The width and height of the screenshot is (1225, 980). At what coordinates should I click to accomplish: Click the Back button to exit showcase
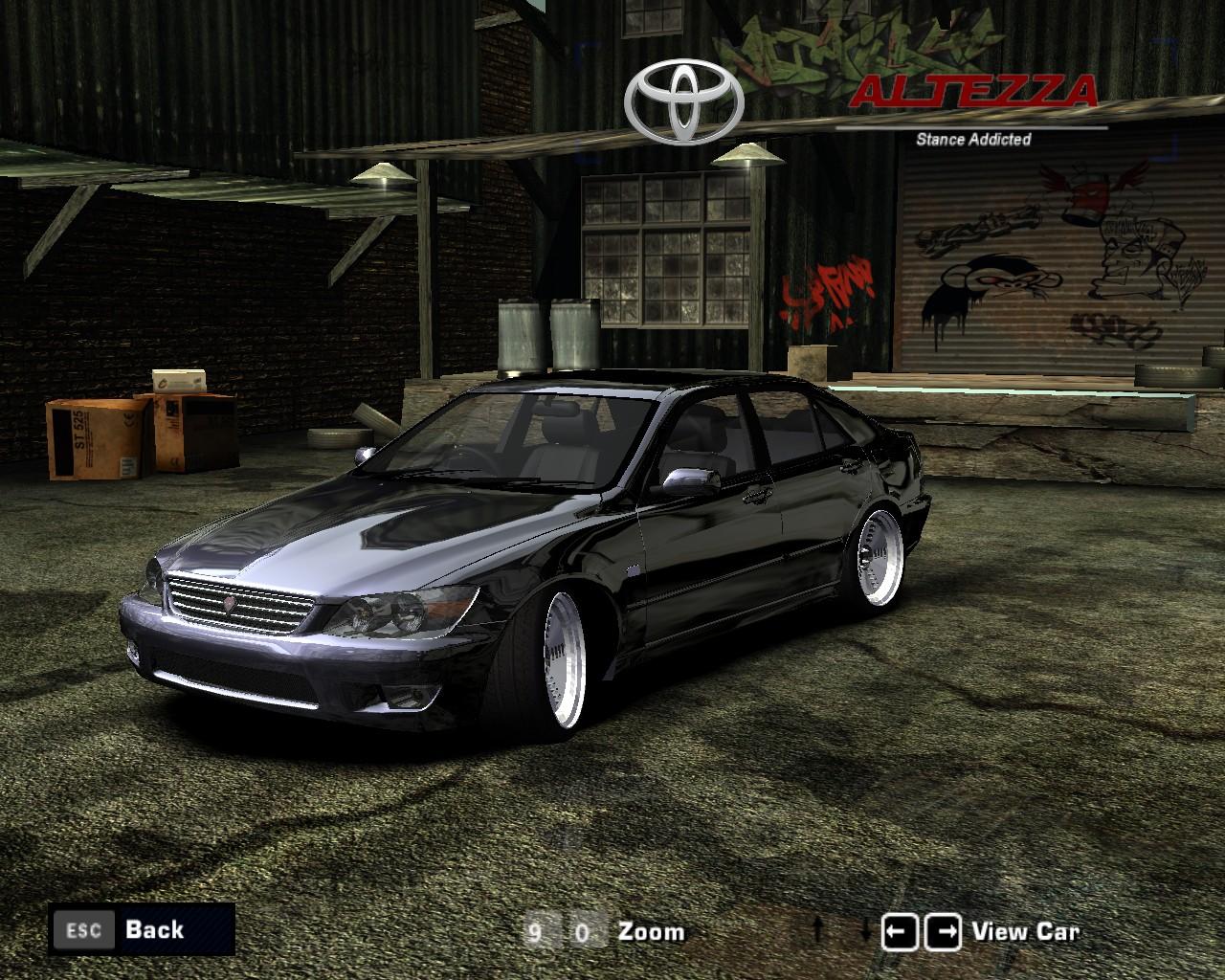[x=154, y=929]
